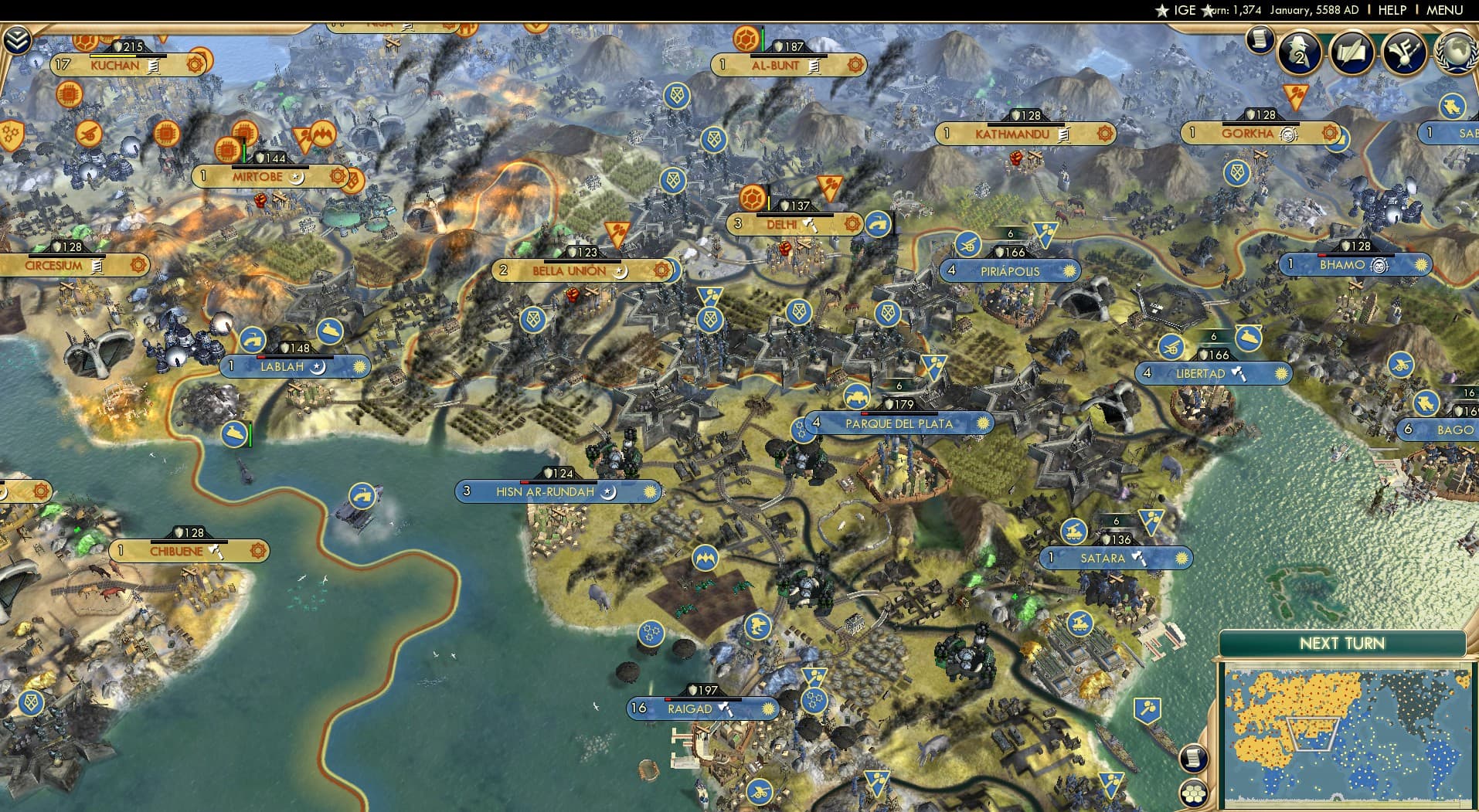Open the HELP menu
Image resolution: width=1479 pixels, height=812 pixels.
tap(1391, 10)
